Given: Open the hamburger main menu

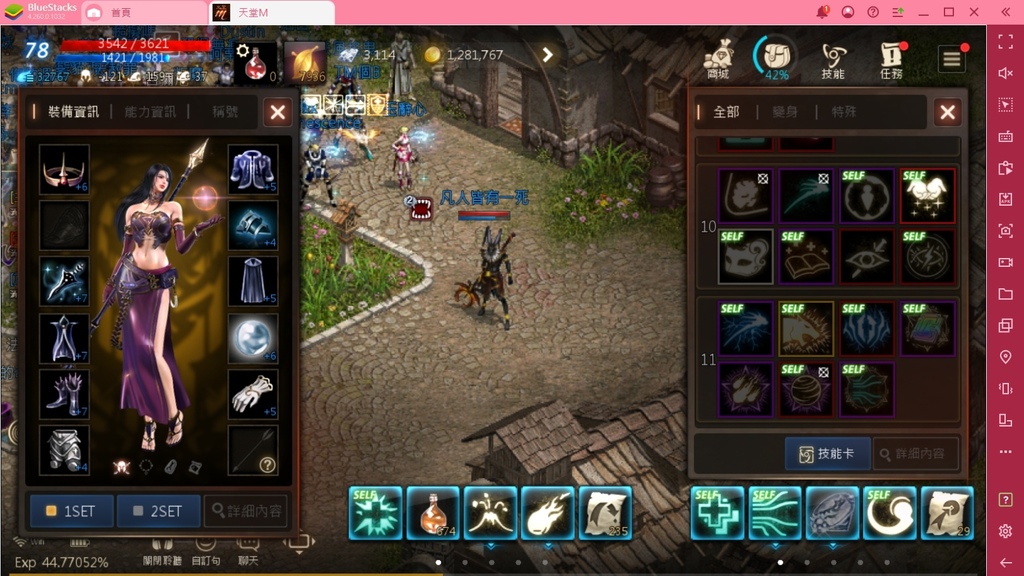Looking at the screenshot, I should tap(951, 59).
